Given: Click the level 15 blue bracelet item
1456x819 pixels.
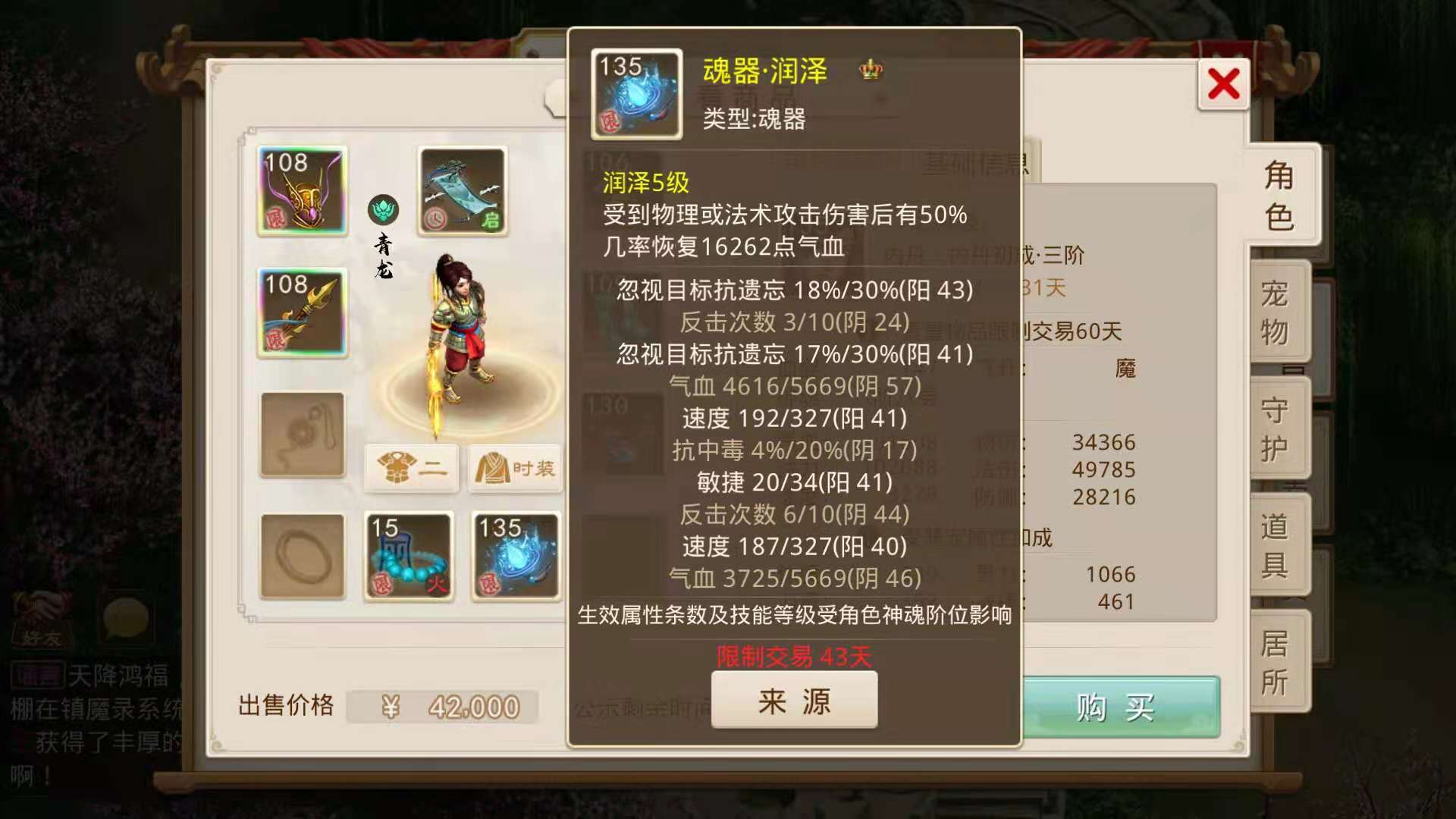Looking at the screenshot, I should pos(409,556).
